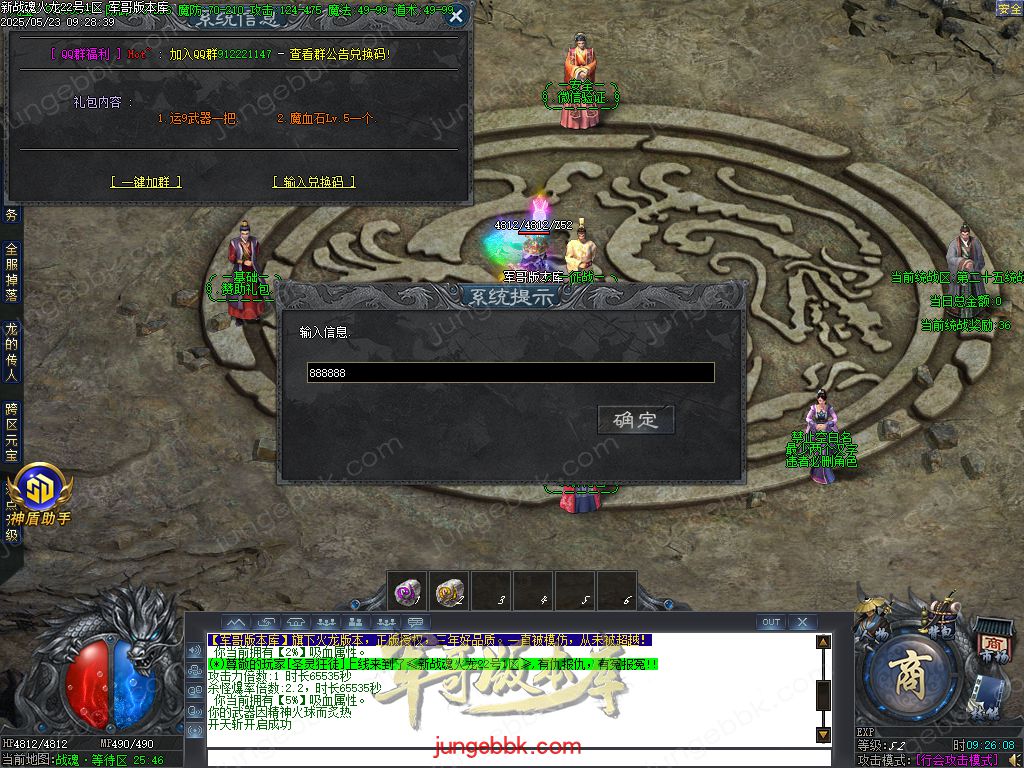Click the 安全 button in the top corner
Viewport: 1024px width, 768px height.
[x=1008, y=8]
